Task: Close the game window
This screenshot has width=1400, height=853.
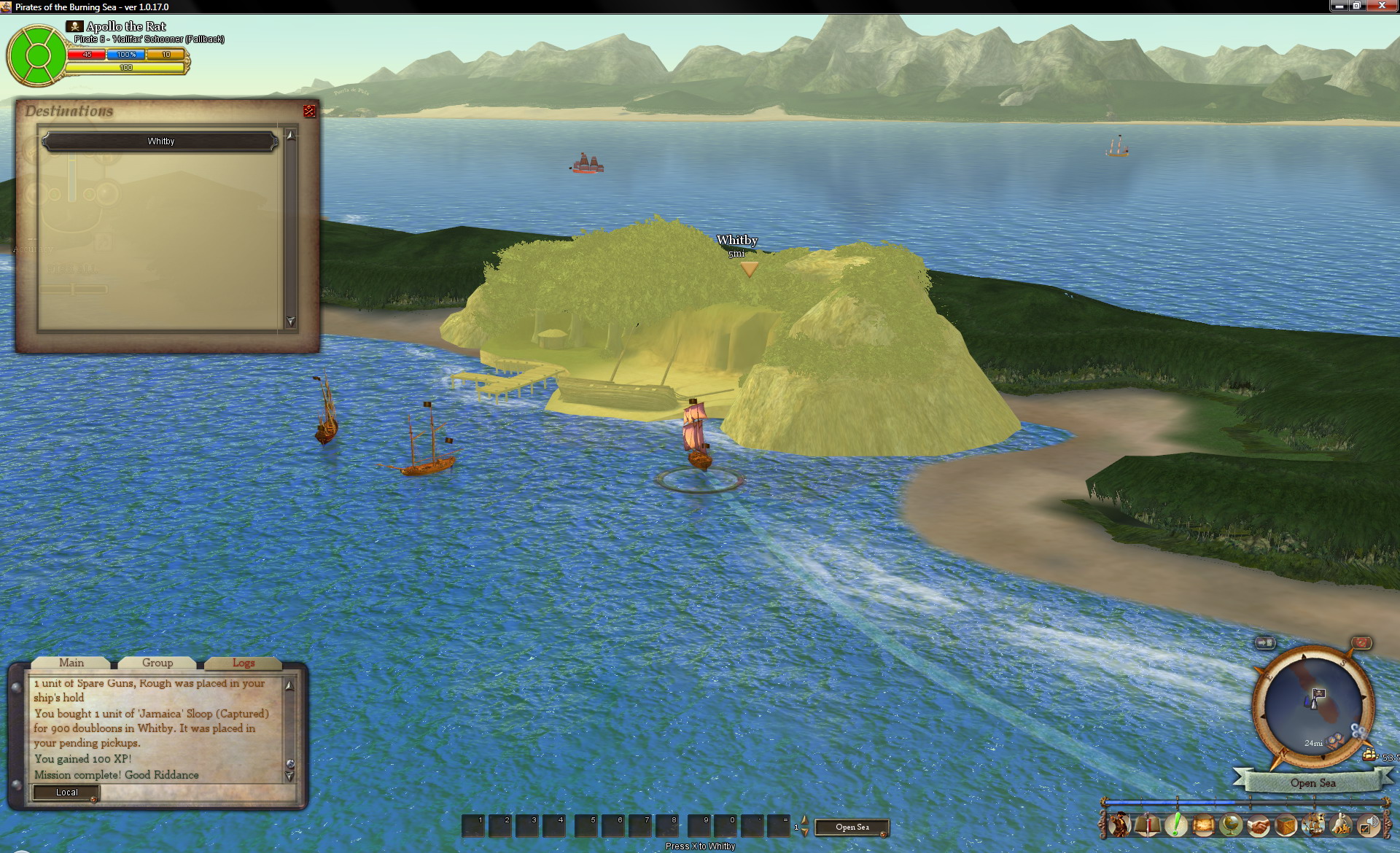Action: click(x=1381, y=6)
